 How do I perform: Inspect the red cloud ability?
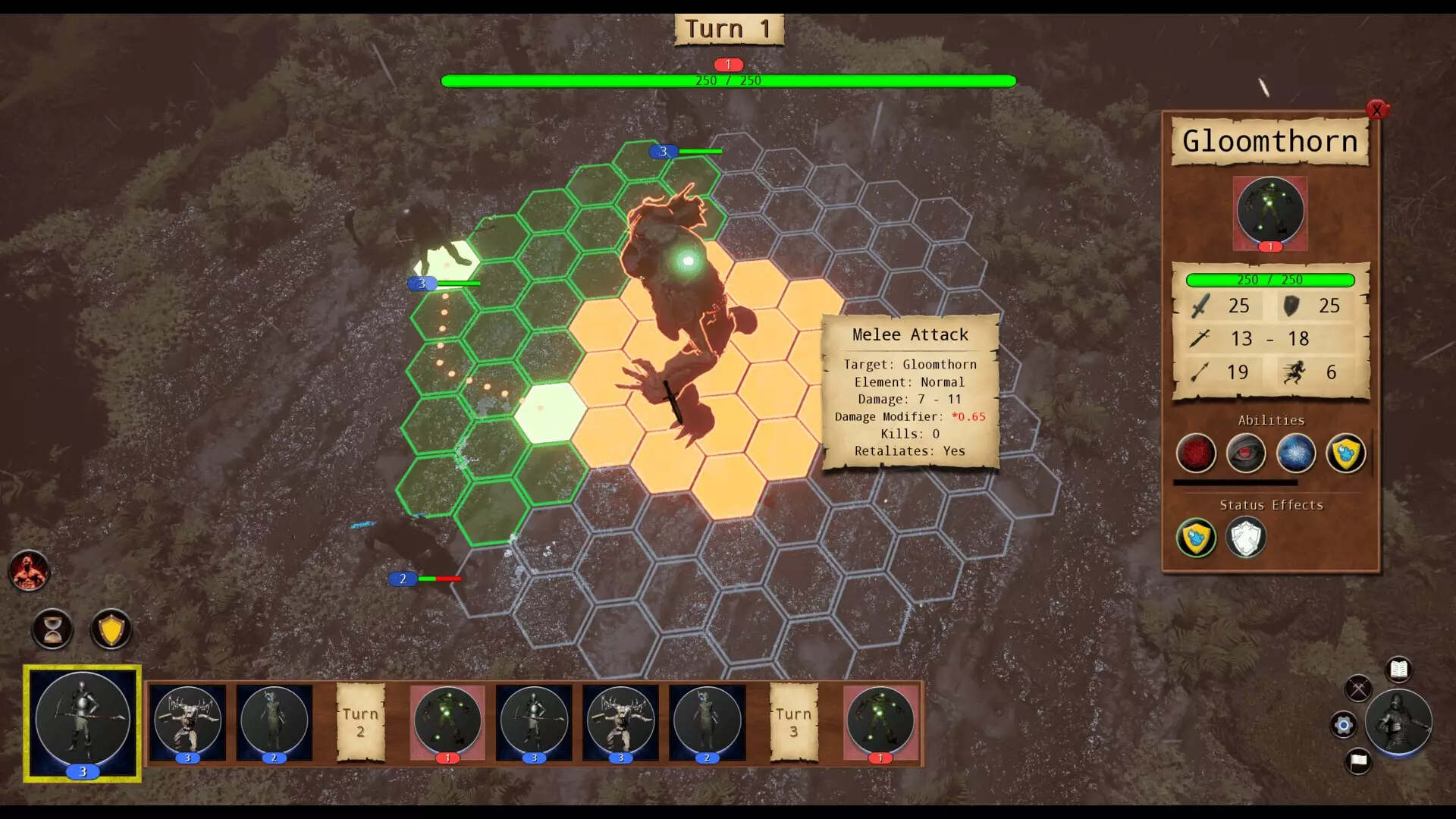[x=1196, y=453]
